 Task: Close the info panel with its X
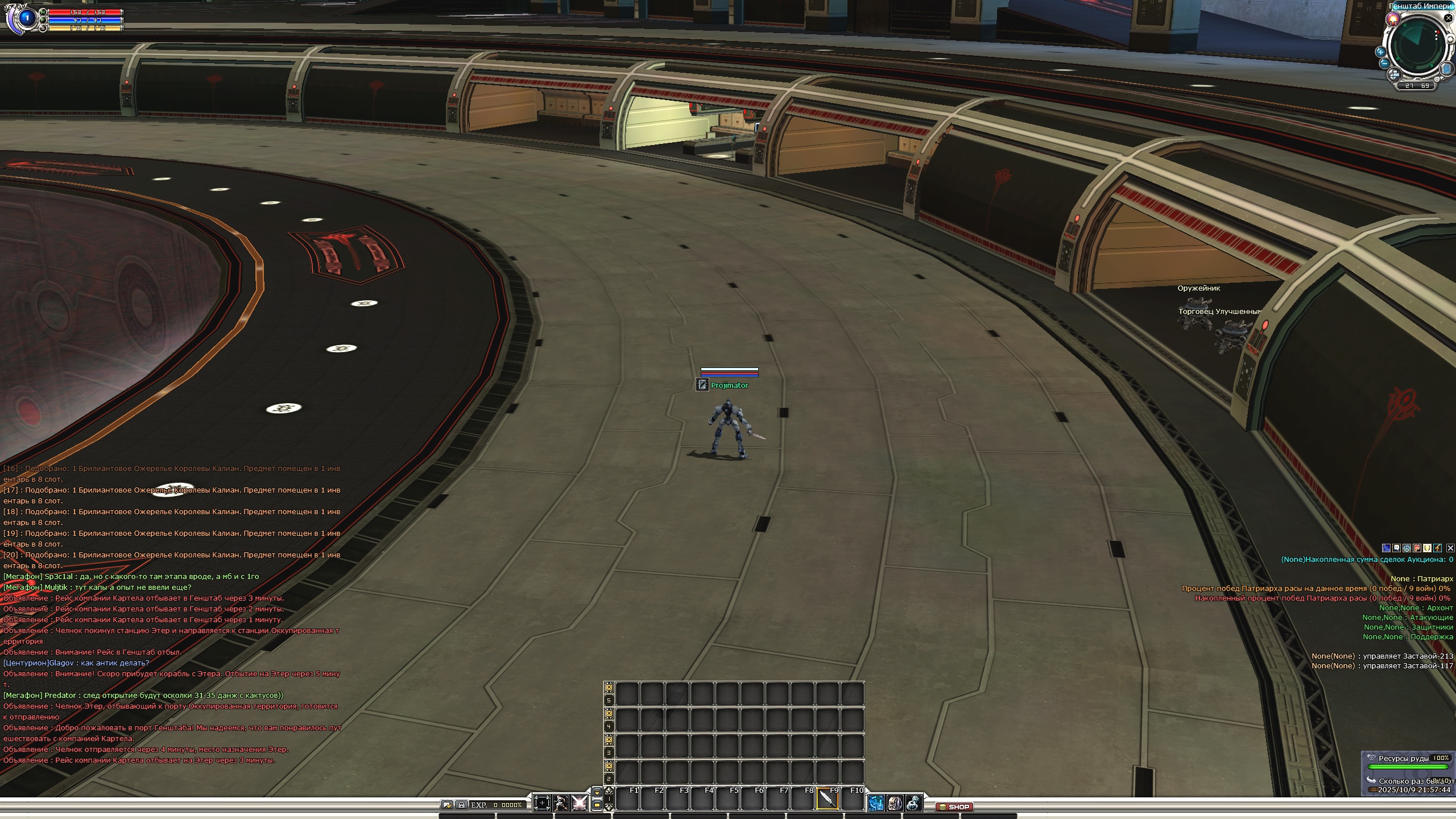point(1450,548)
